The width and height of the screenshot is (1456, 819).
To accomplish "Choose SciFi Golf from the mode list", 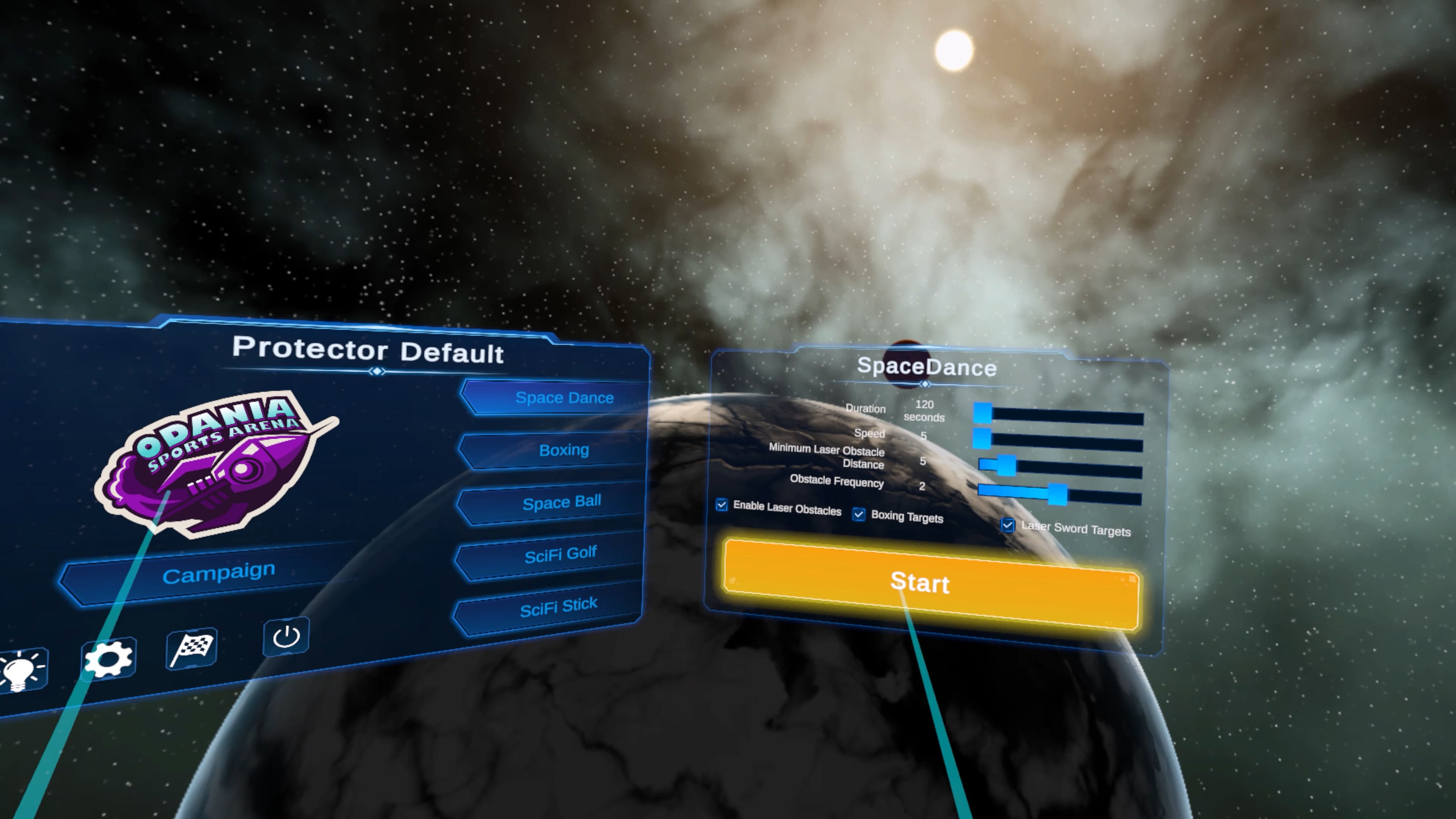I will 561,553.
